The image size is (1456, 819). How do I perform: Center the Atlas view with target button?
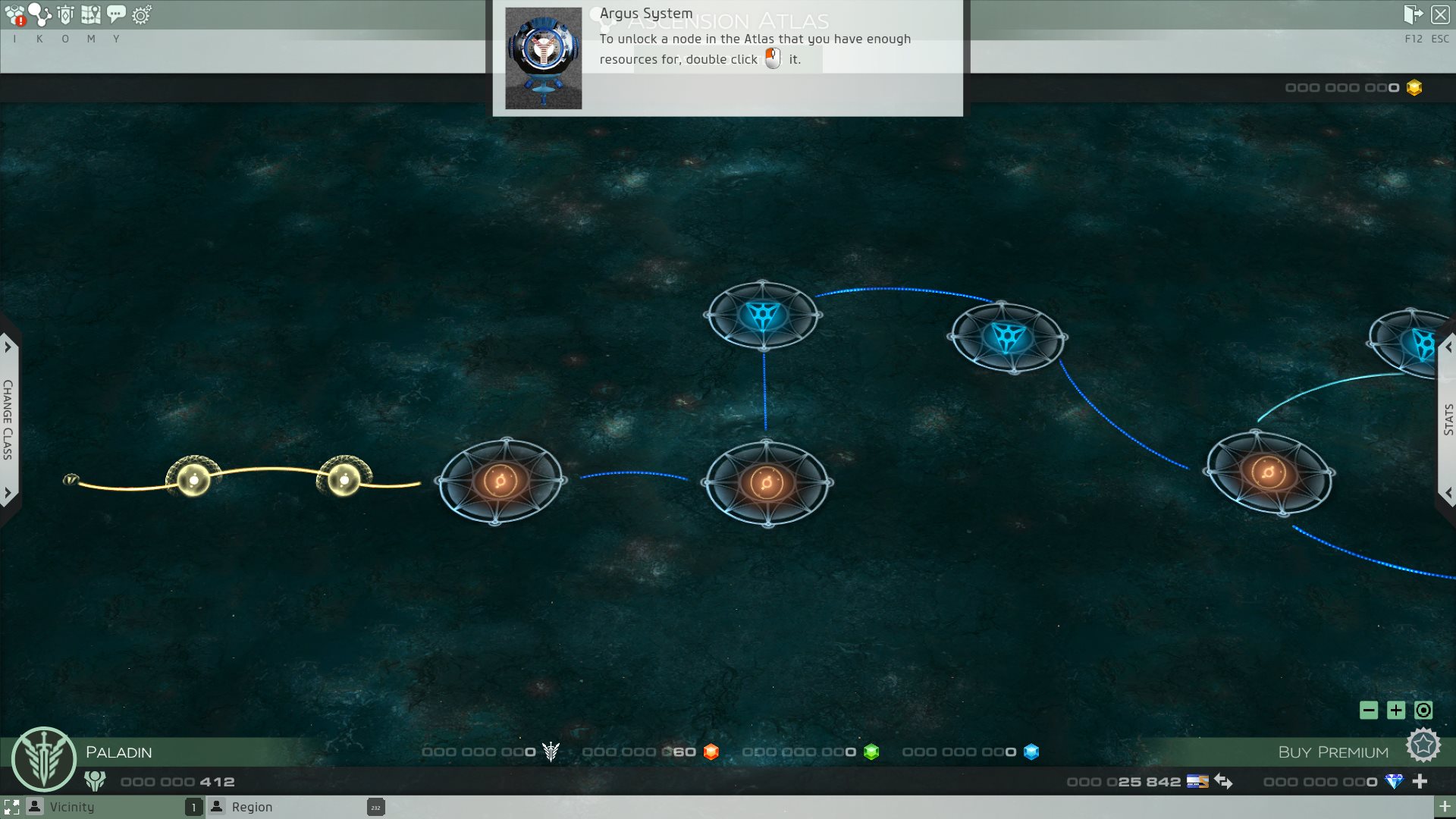click(x=1423, y=711)
